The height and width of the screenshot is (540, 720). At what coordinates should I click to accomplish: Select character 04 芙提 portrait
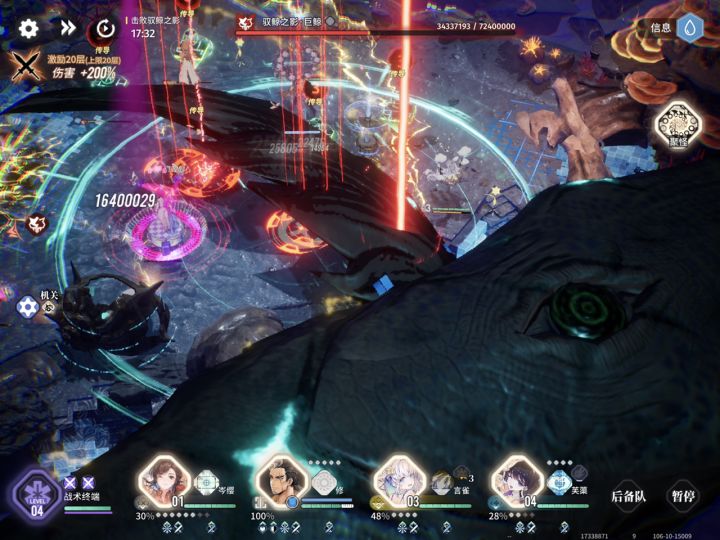(517, 482)
